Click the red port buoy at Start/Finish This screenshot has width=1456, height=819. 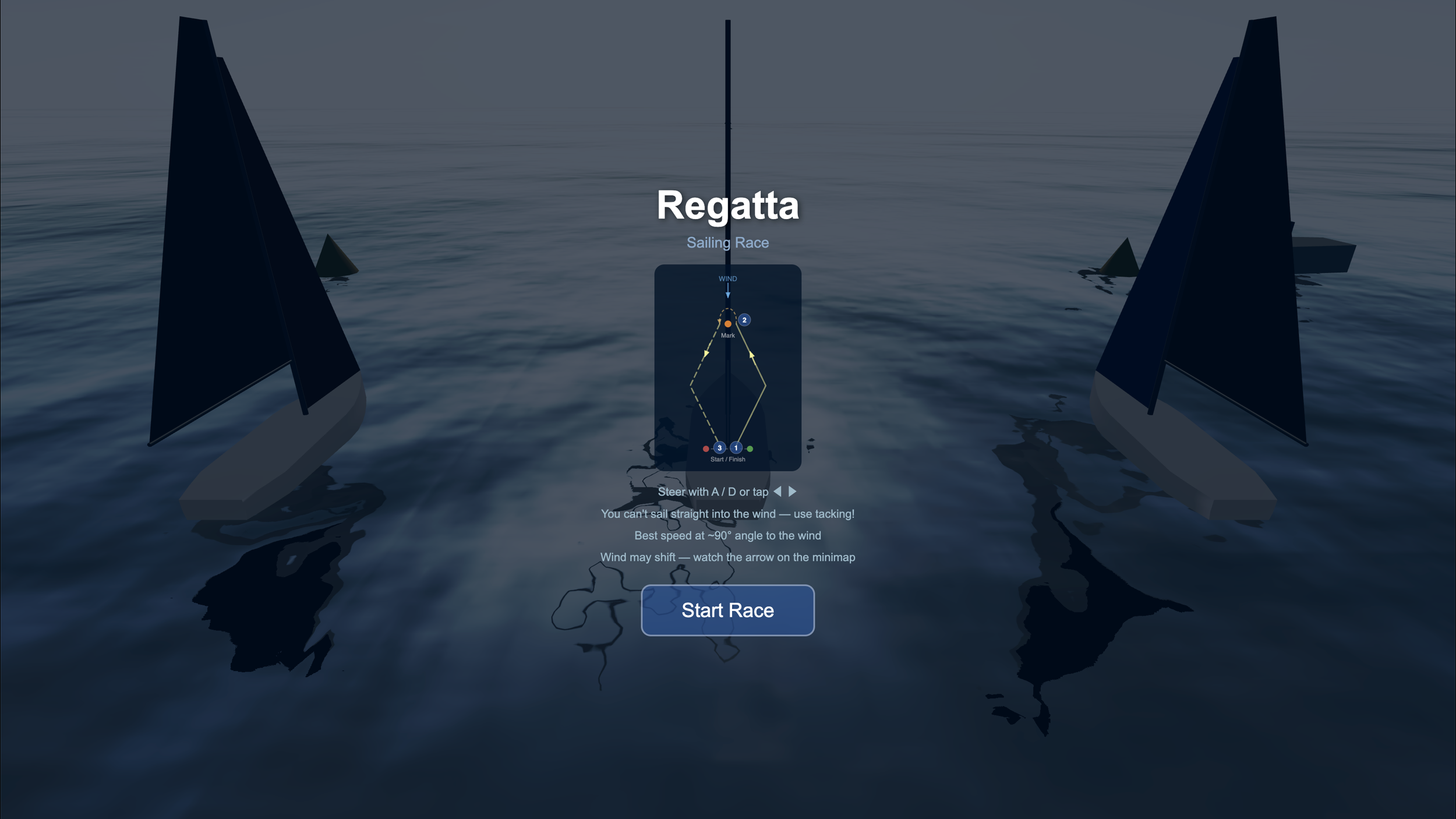706,448
